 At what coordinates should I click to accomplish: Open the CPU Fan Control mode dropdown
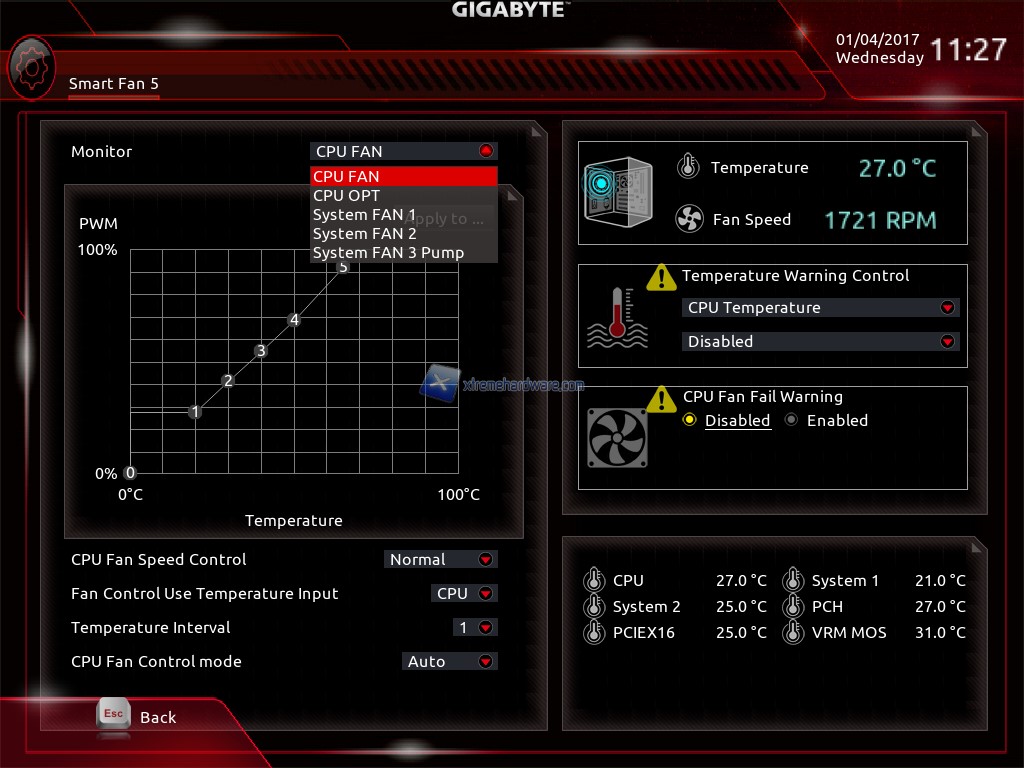pyautogui.click(x=449, y=662)
